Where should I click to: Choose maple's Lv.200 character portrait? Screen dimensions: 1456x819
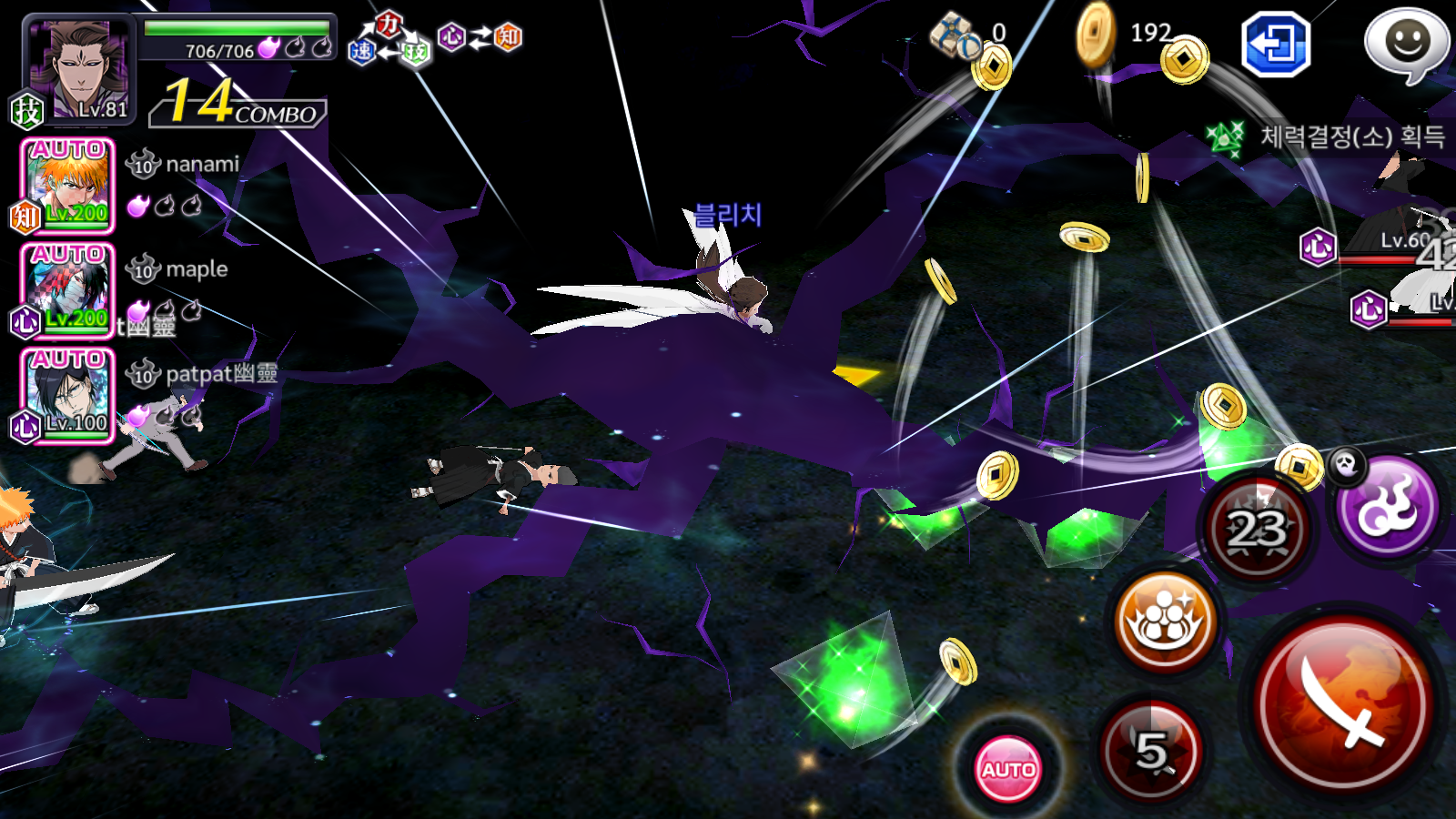67,289
